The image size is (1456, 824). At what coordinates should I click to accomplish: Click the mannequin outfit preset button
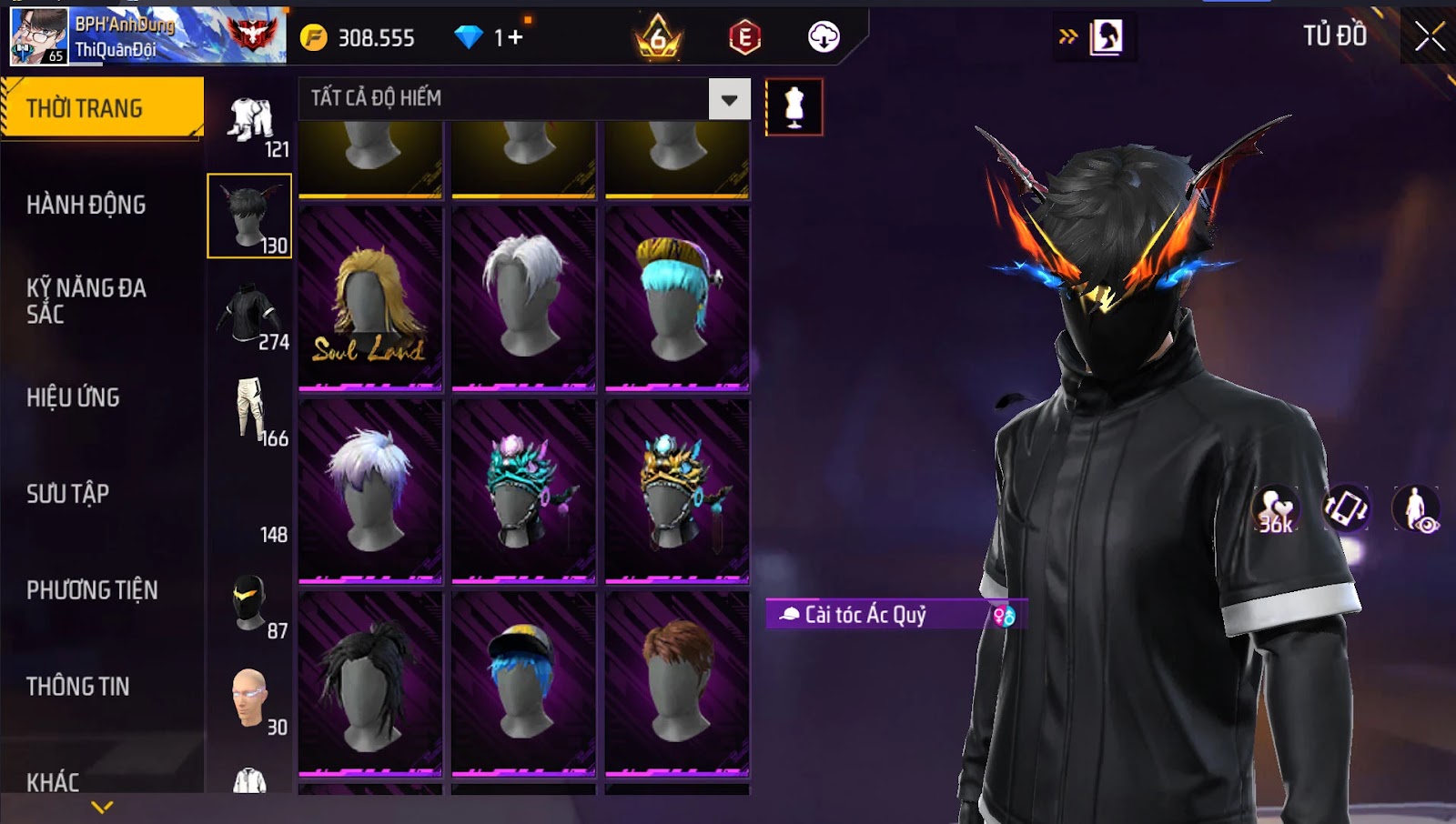[794, 107]
